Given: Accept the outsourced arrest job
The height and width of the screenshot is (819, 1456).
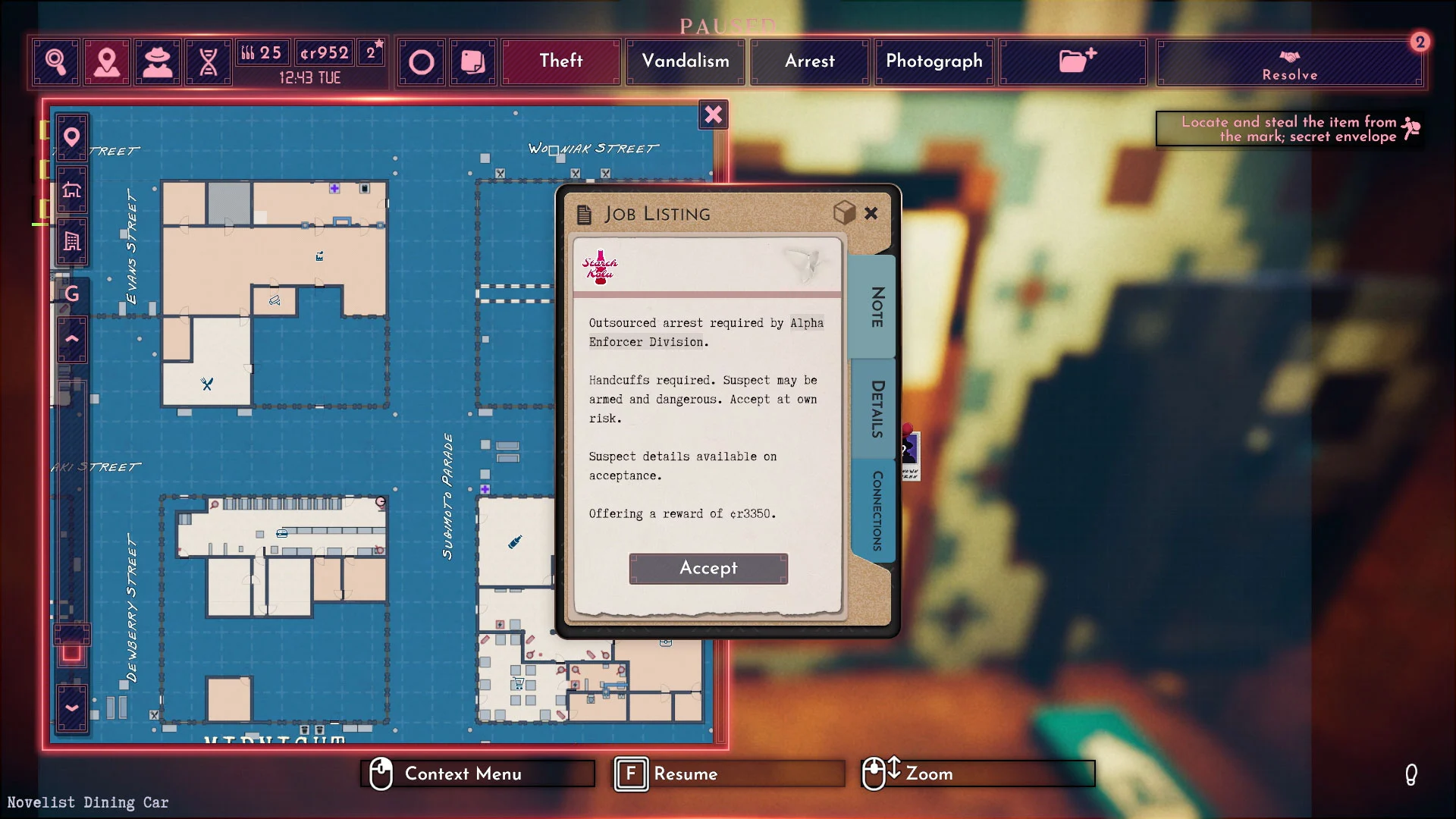Looking at the screenshot, I should [708, 568].
